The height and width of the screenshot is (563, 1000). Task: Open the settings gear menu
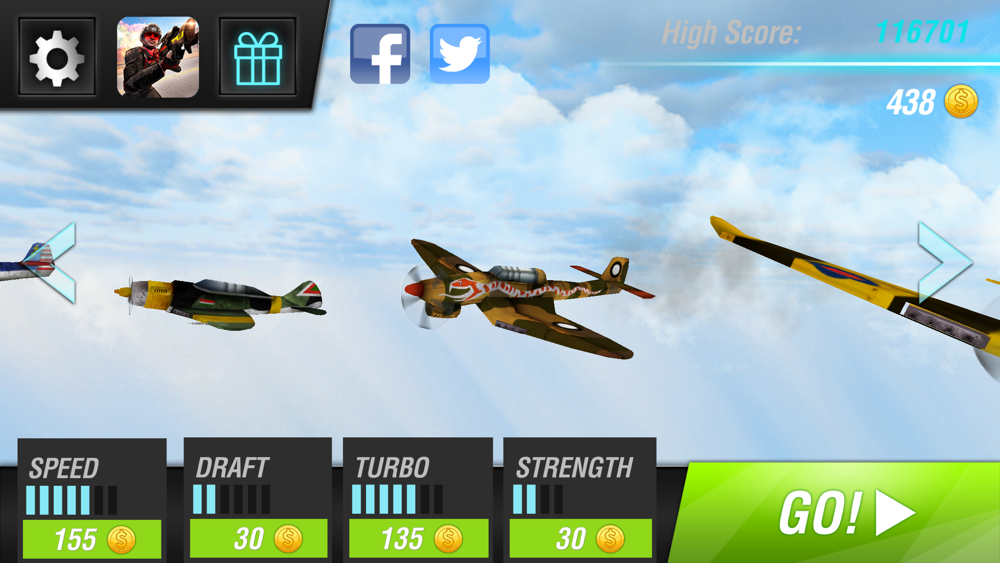[57, 58]
